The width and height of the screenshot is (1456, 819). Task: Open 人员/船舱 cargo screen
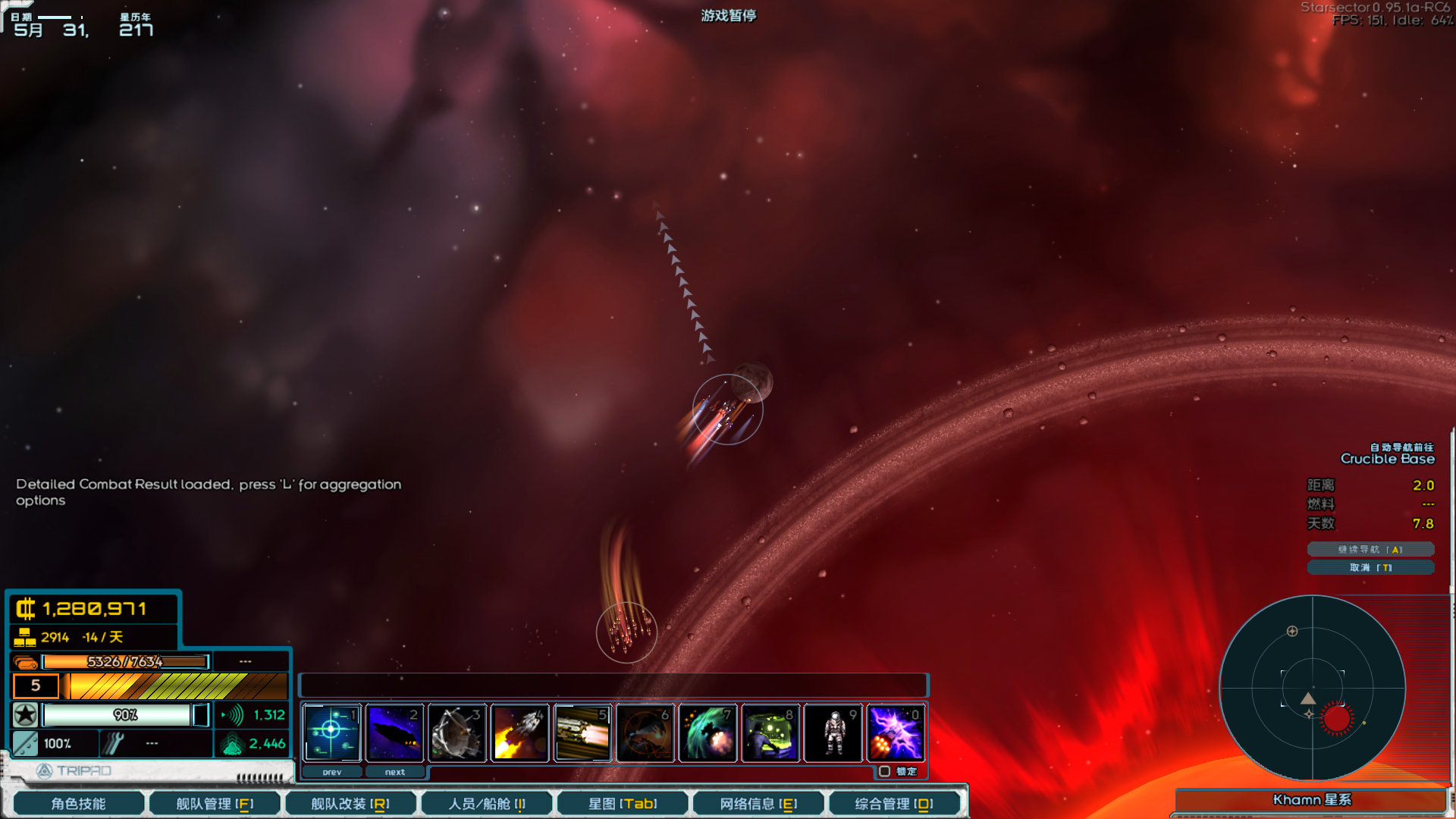pos(486,803)
